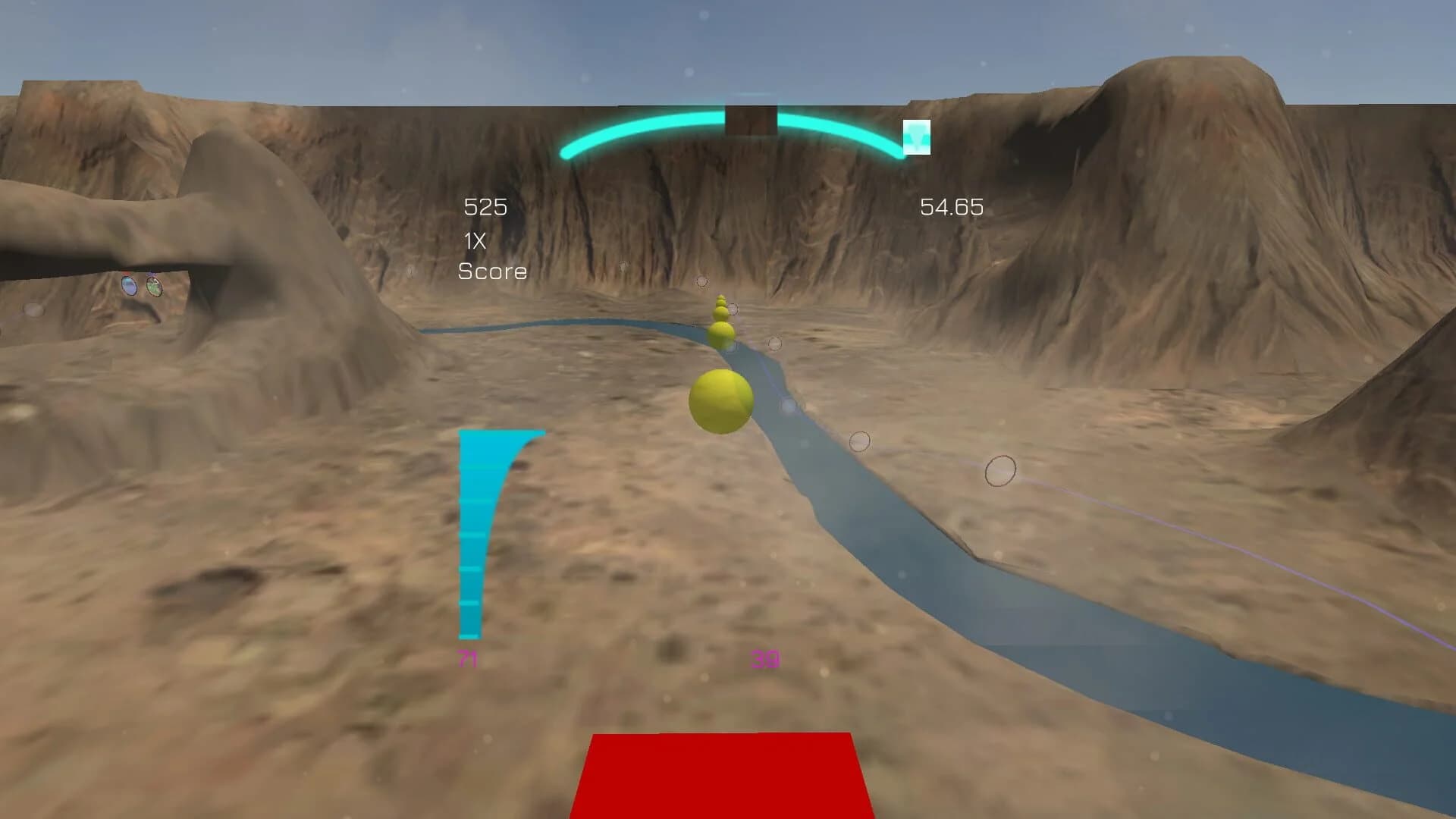Select the green orb icon beside the blue orb
The image size is (1456, 819).
tap(155, 286)
